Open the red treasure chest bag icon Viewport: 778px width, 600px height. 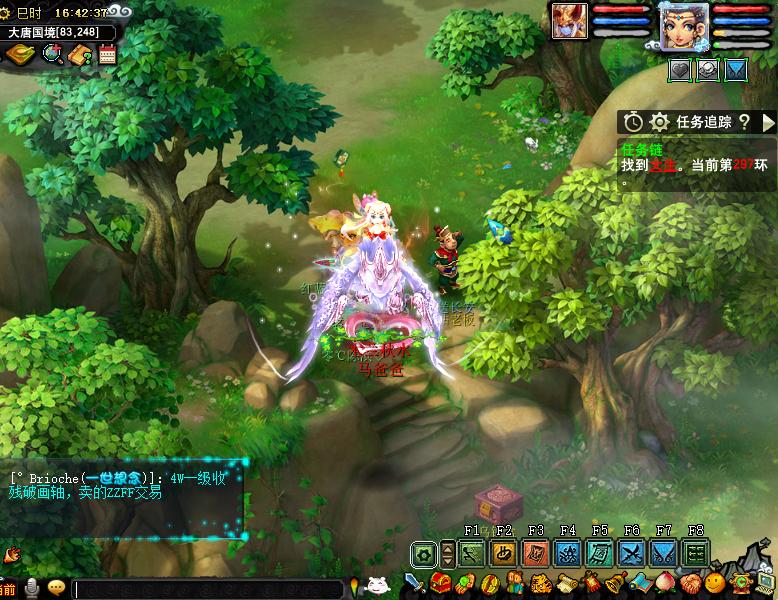[x=439, y=584]
